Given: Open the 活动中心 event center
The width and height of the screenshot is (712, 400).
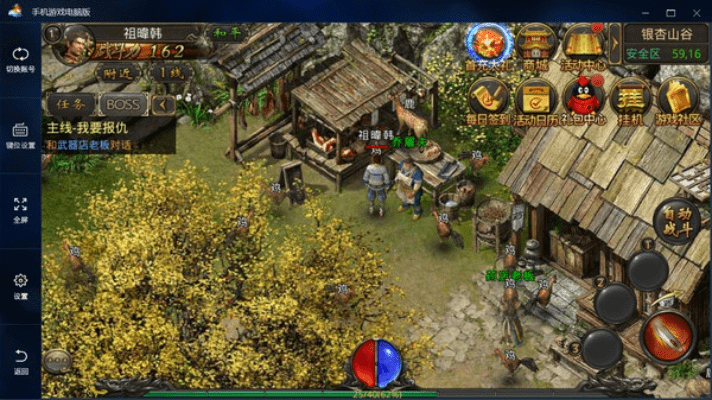Looking at the screenshot, I should click(x=585, y=44).
